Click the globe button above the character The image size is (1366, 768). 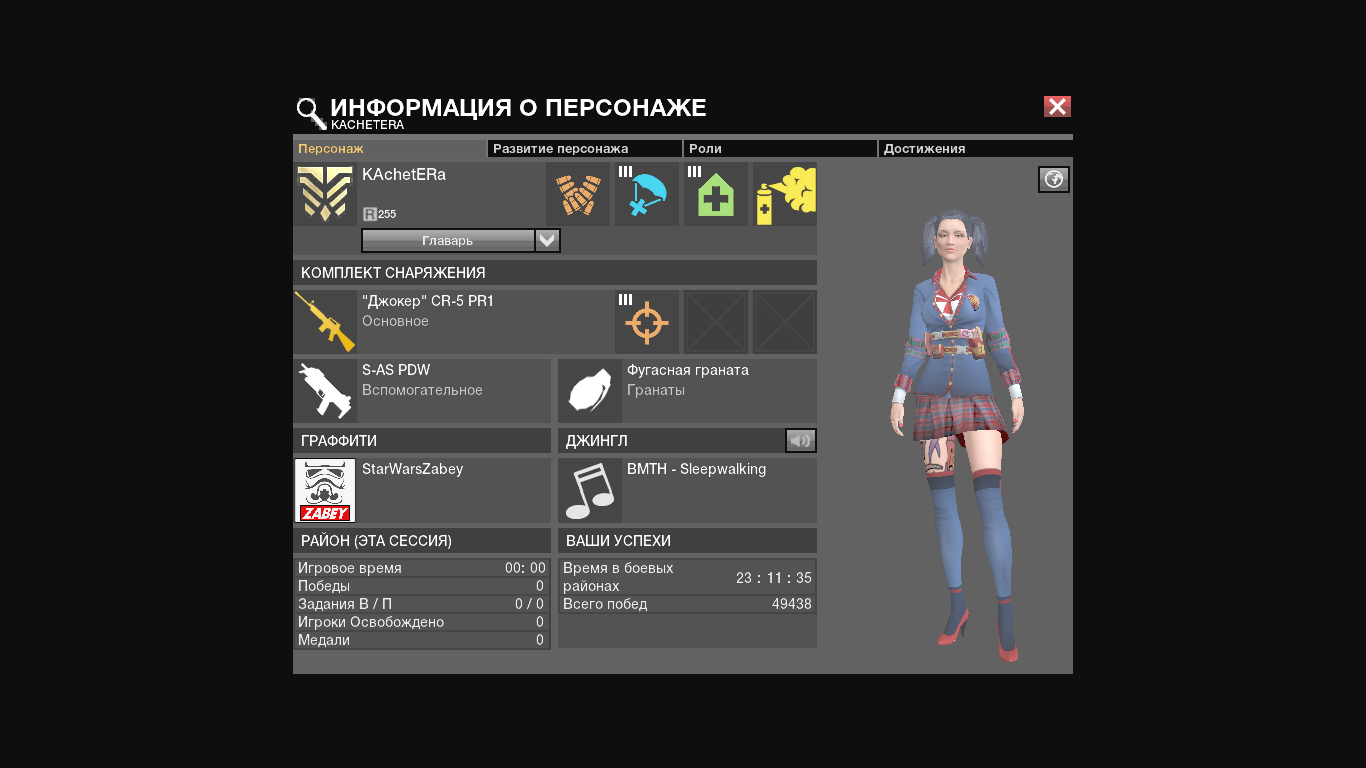[x=1054, y=180]
